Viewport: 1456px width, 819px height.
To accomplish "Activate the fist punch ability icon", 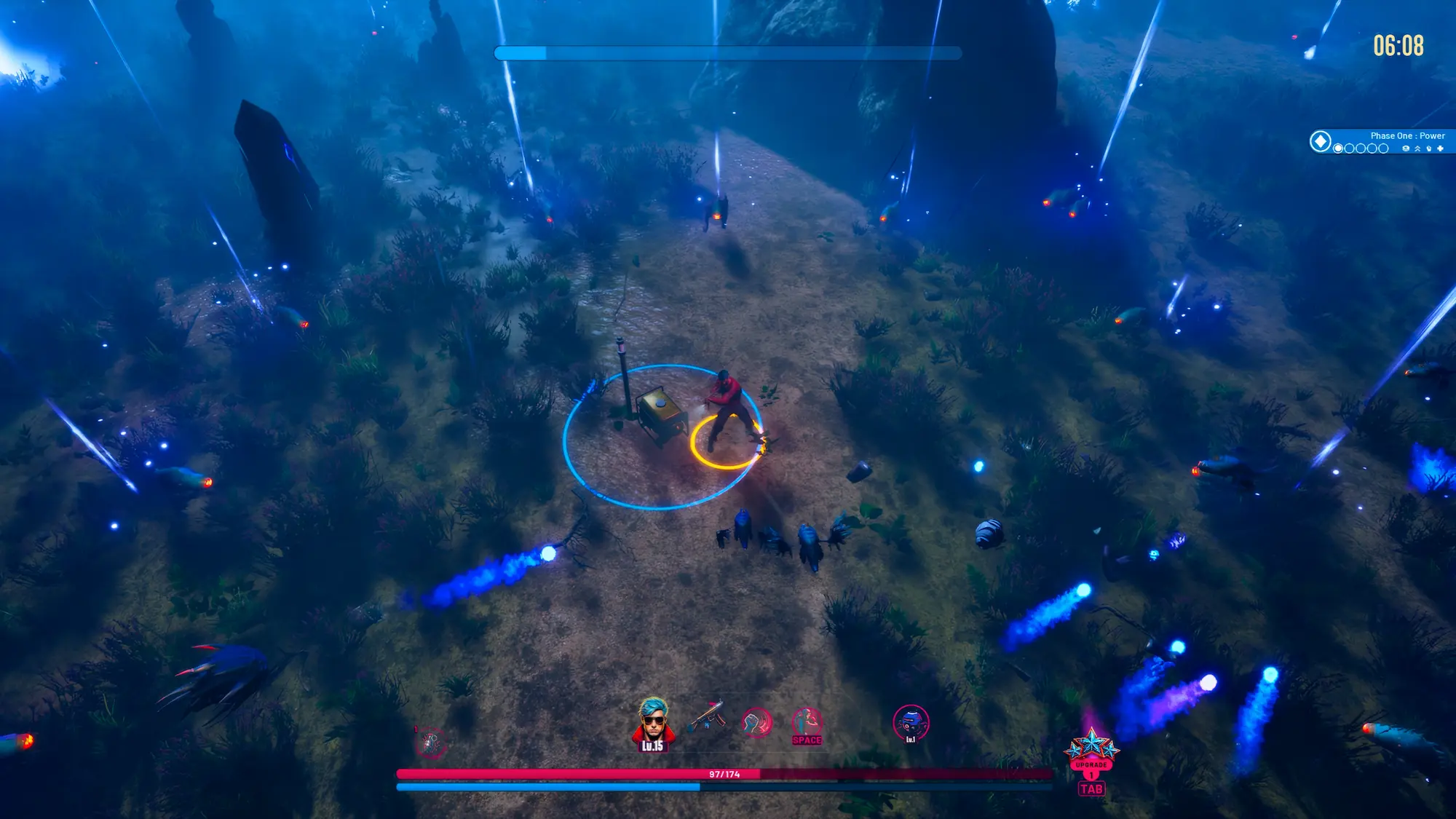I will pos(756,722).
